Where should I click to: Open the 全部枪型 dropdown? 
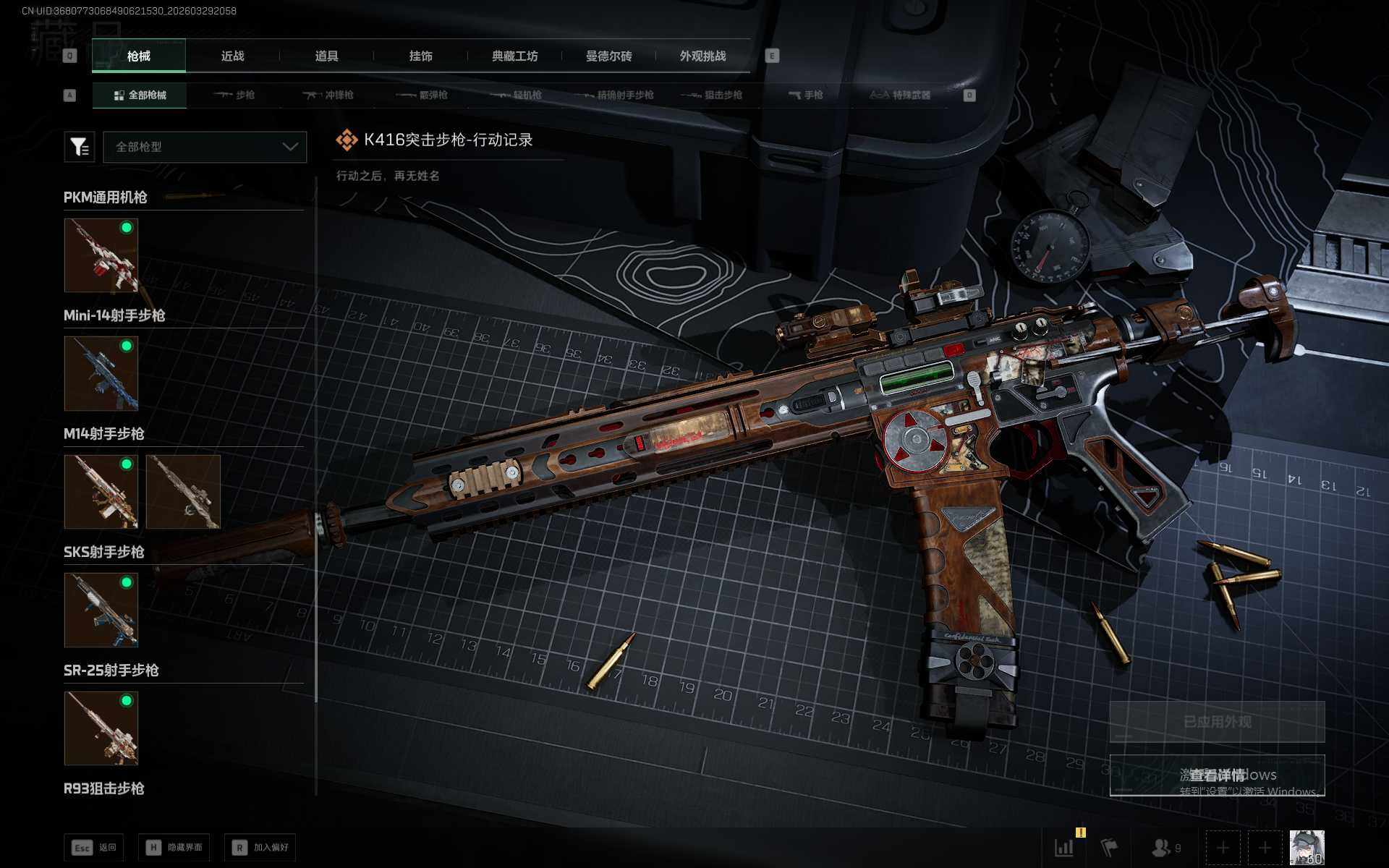[205, 147]
